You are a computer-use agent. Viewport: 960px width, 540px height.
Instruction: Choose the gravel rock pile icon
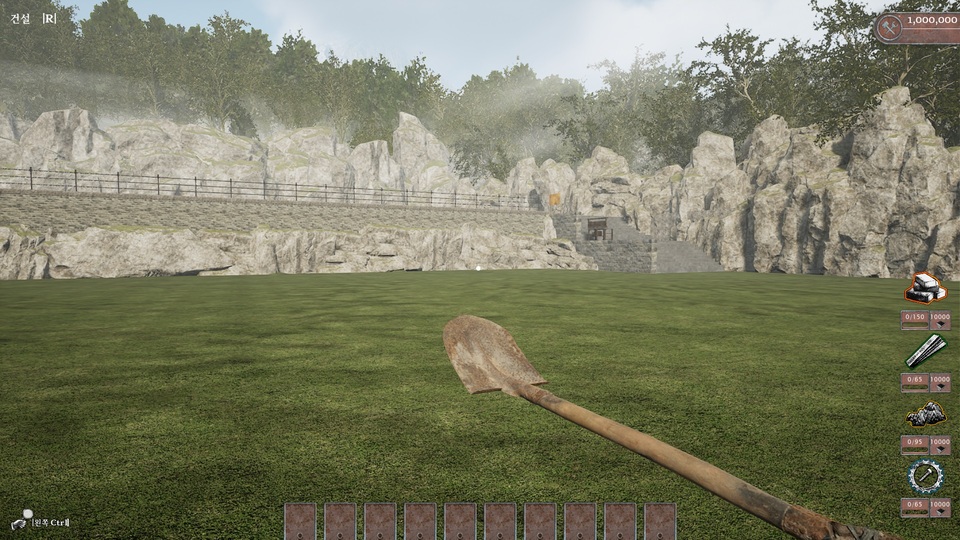[x=925, y=414]
